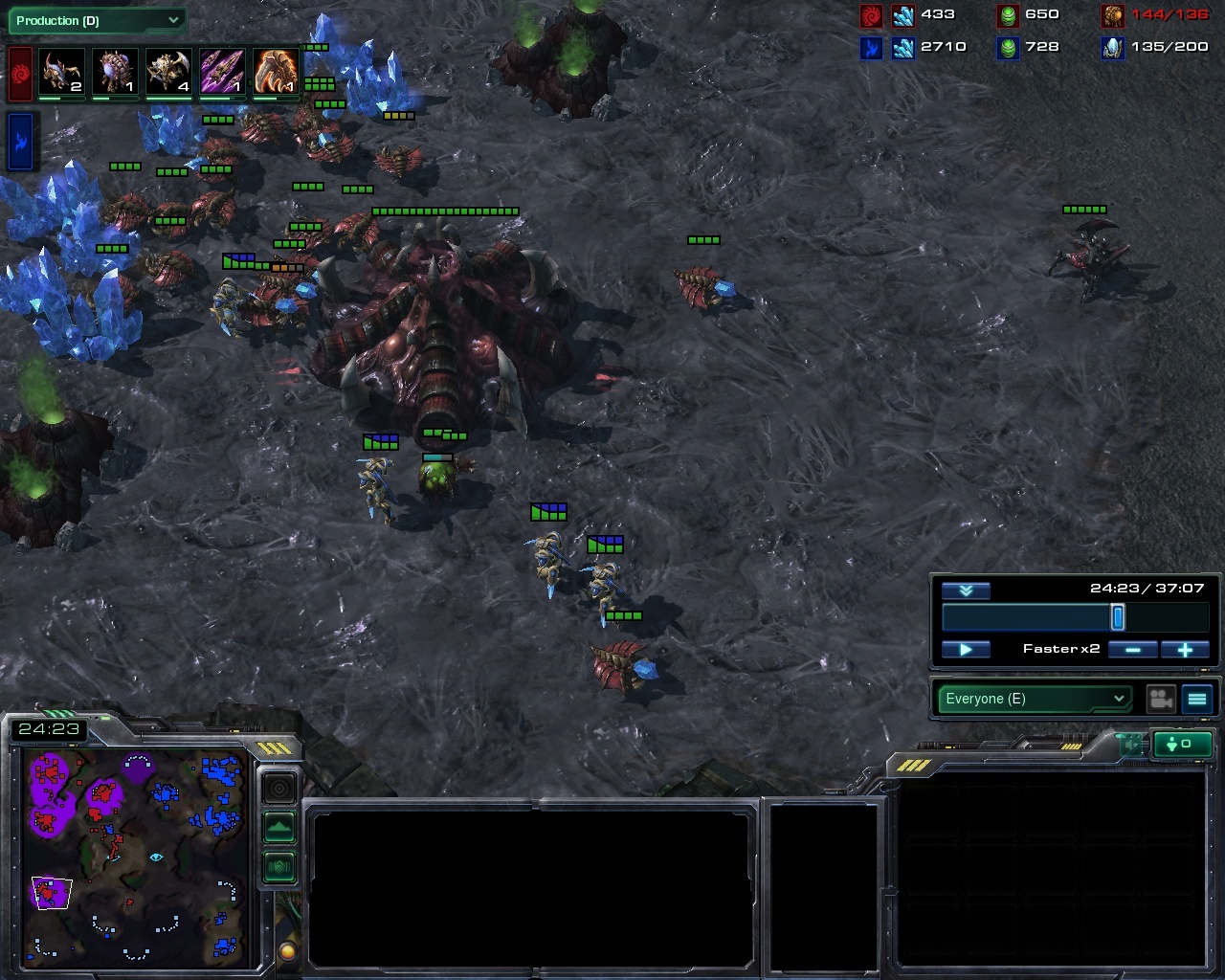The width and height of the screenshot is (1225, 980).
Task: Toggle the observer camera button
Action: tap(1161, 699)
